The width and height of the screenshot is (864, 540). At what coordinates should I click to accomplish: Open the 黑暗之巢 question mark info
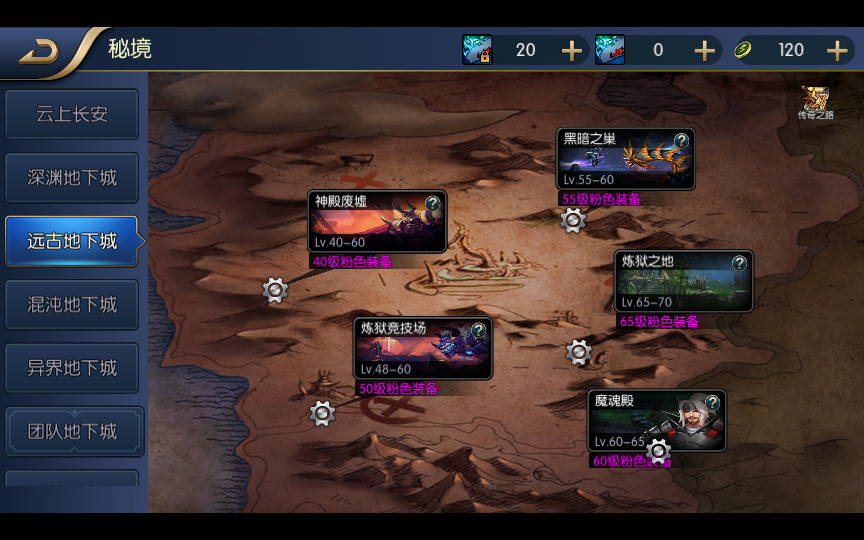[681, 141]
